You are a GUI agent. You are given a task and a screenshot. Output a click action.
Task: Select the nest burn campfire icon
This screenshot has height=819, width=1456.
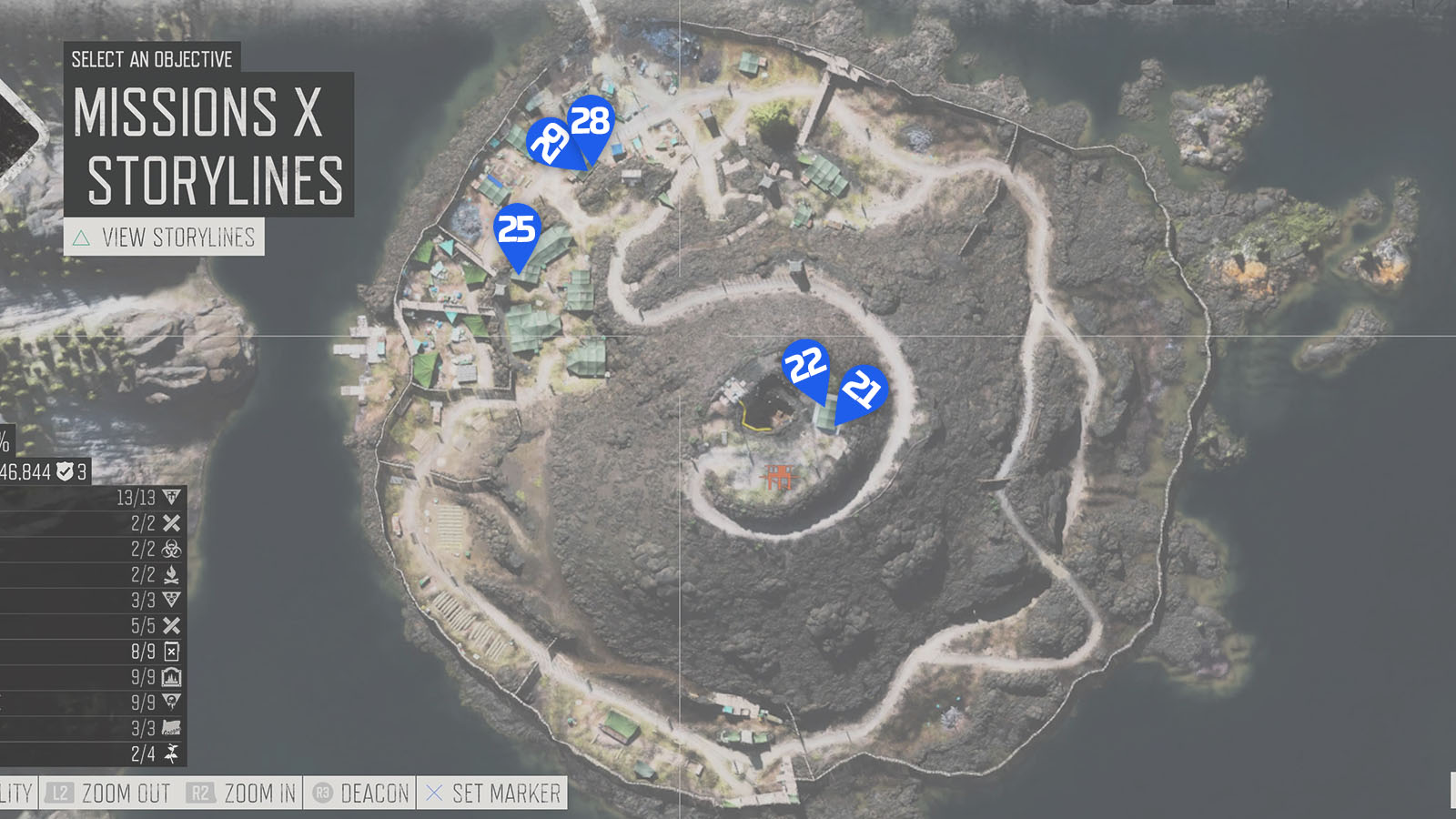pos(173,576)
